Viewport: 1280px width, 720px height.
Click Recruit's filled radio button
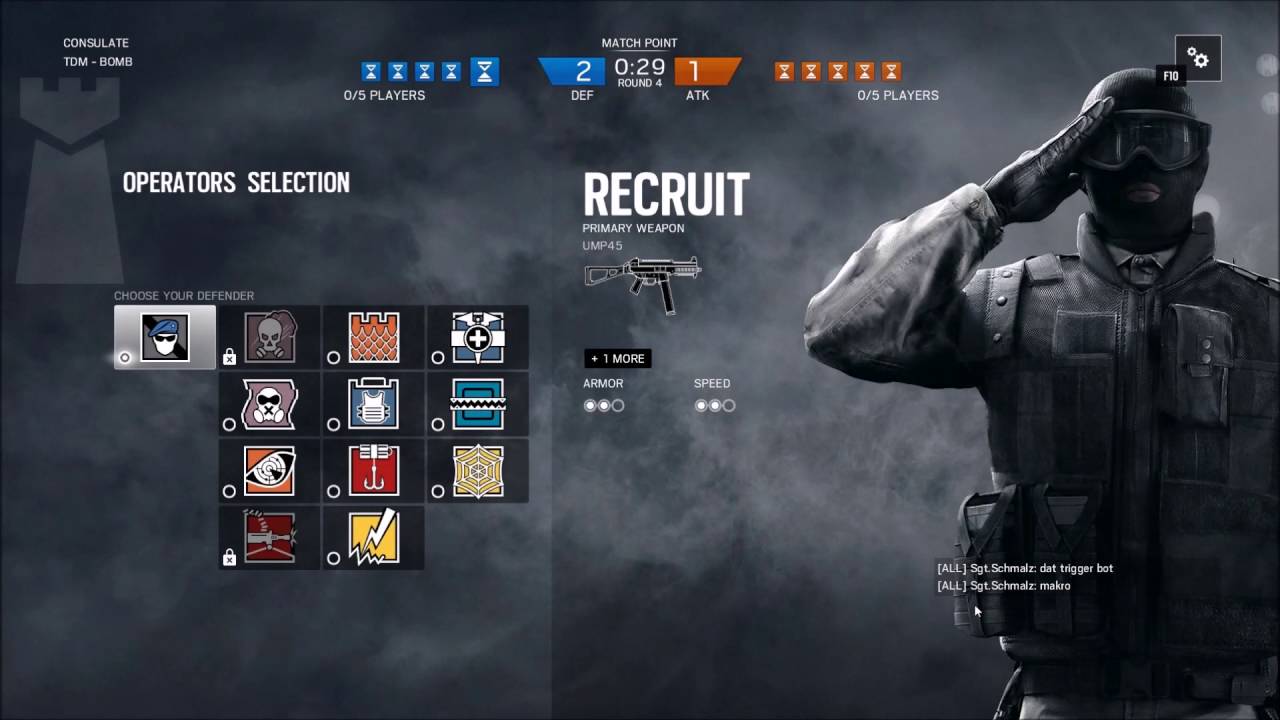(x=125, y=356)
